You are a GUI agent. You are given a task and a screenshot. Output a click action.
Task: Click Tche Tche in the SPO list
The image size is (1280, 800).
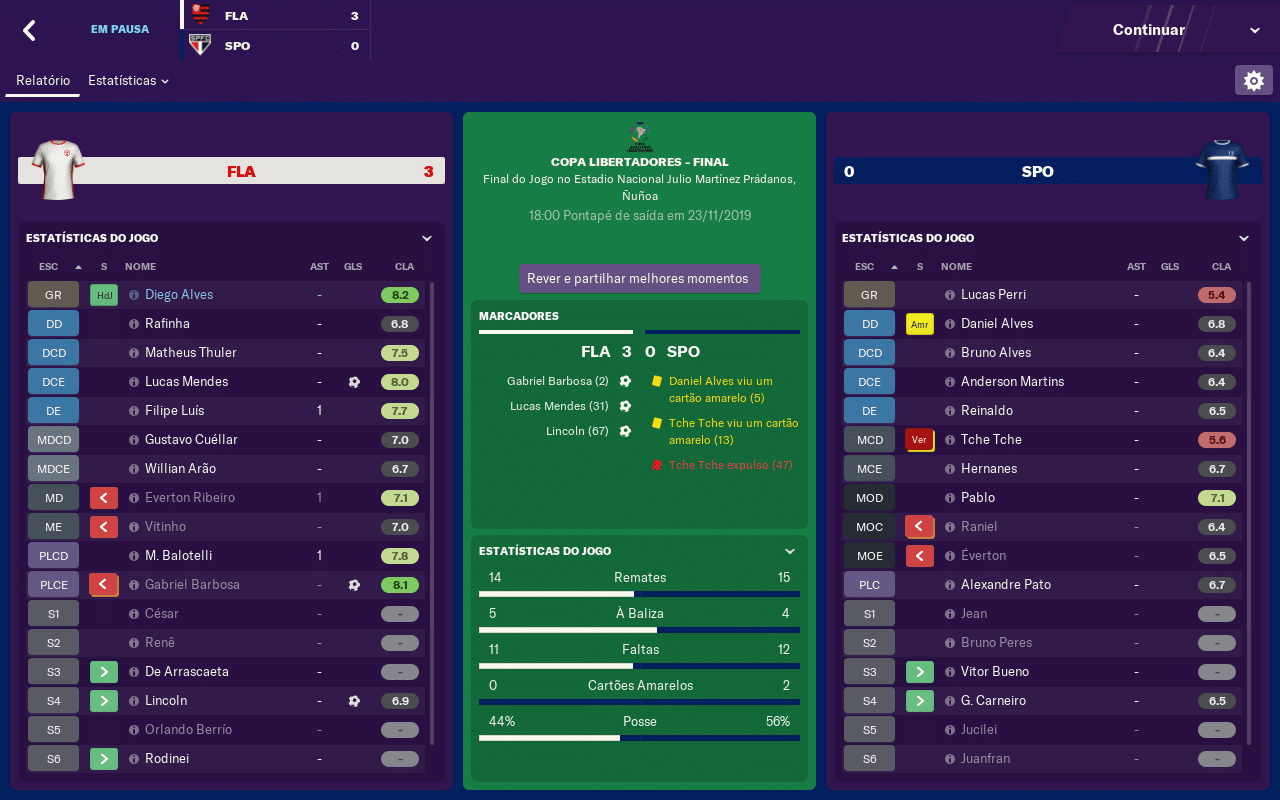coord(991,440)
